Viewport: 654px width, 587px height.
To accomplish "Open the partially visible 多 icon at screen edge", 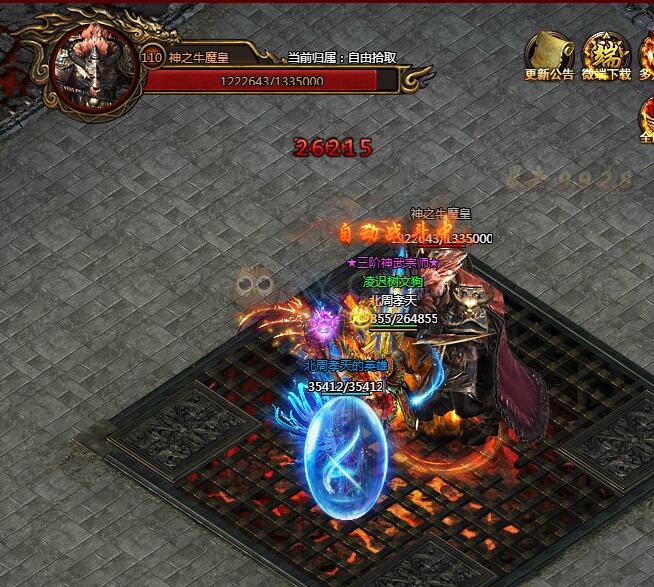I will pyautogui.click(x=646, y=54).
